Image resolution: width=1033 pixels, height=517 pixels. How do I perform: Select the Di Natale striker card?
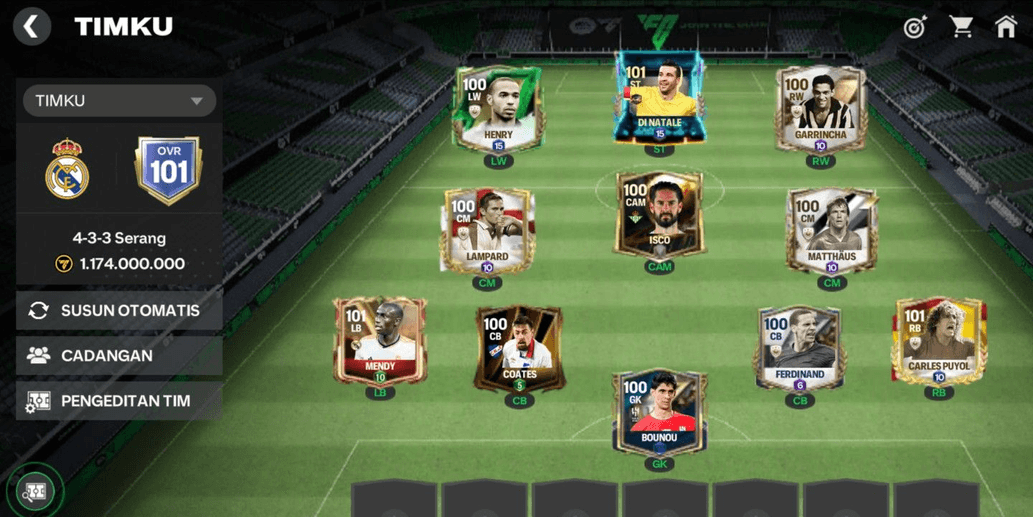659,98
